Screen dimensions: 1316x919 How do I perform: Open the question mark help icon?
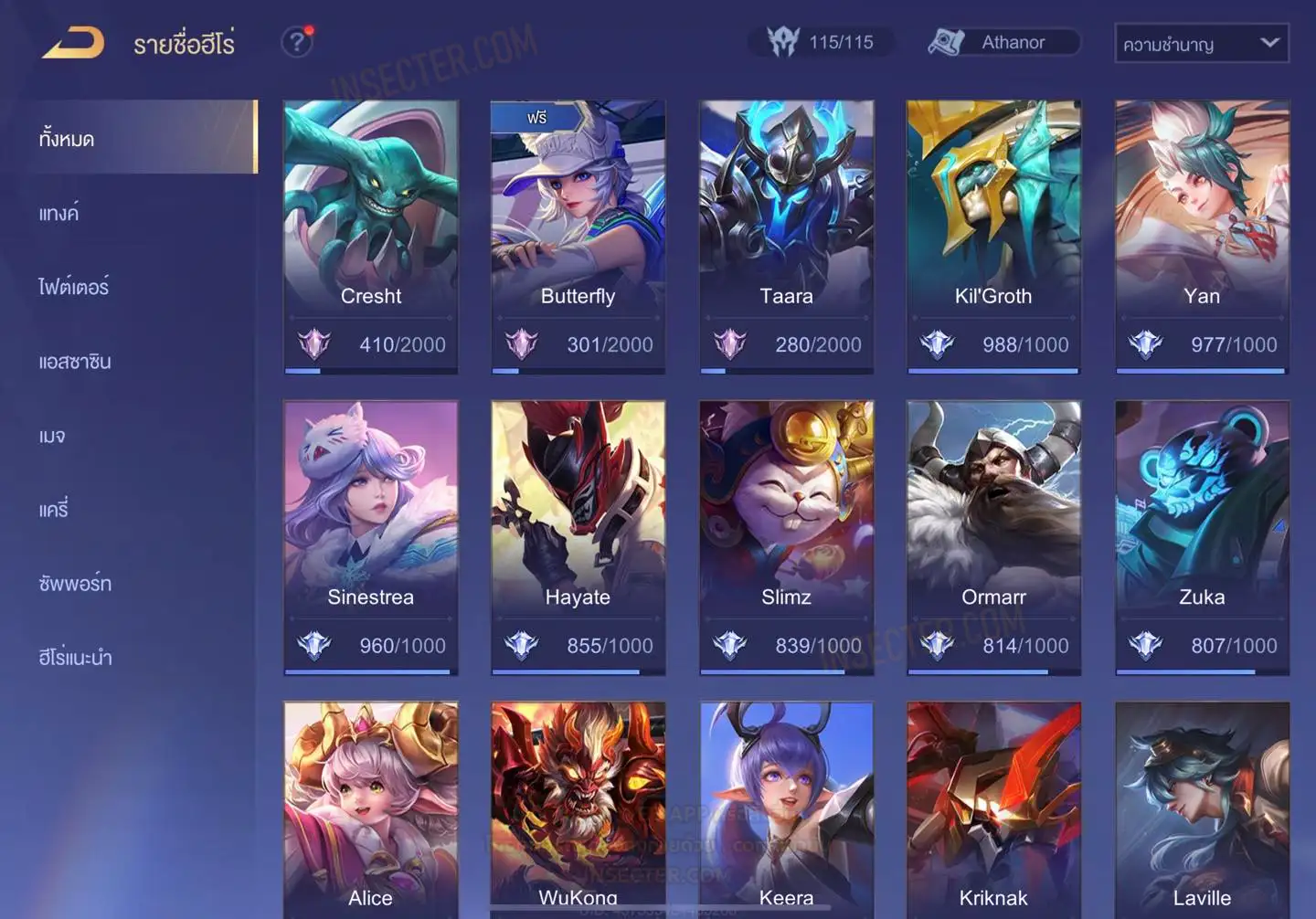(296, 42)
